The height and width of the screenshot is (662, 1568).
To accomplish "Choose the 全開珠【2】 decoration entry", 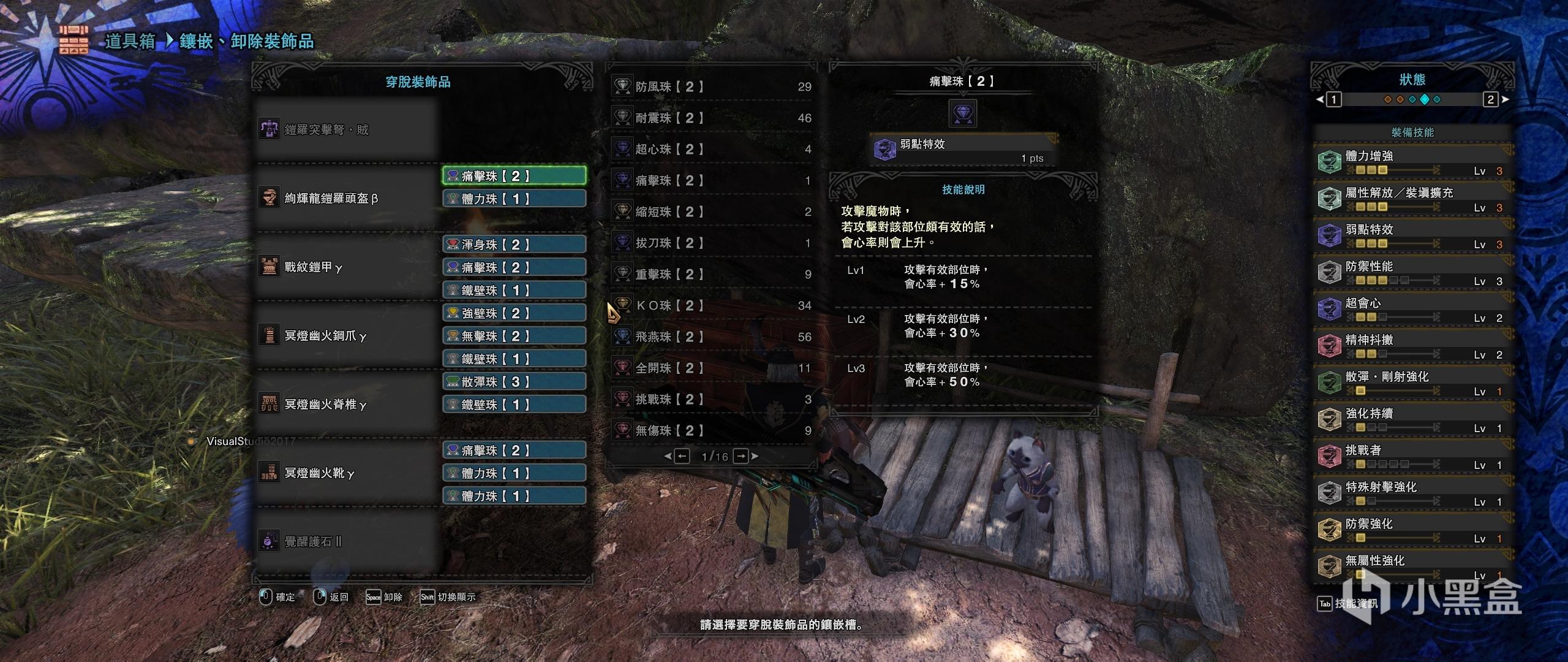I will (x=710, y=368).
